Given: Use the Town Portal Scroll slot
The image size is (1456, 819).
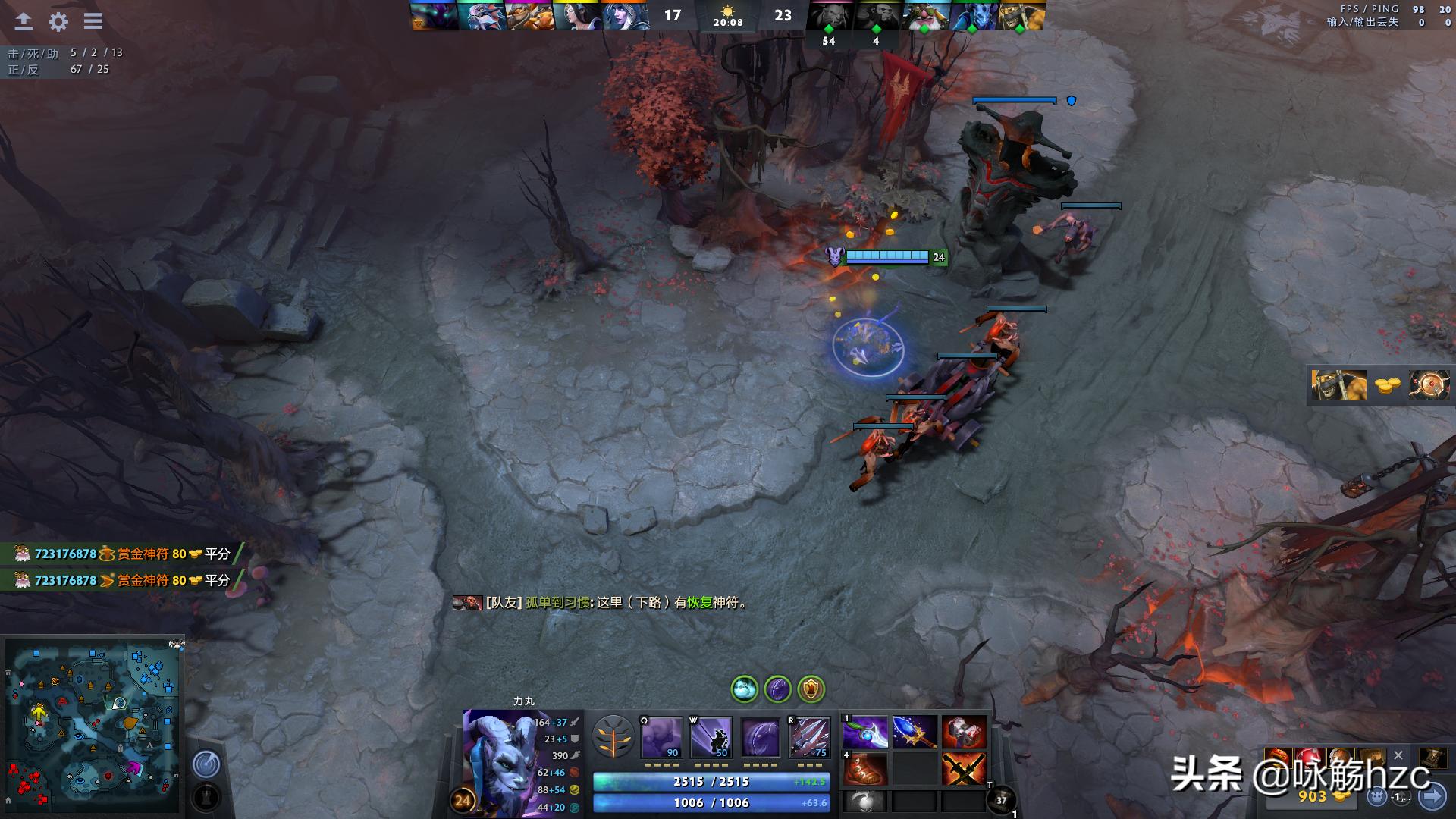Looking at the screenshot, I should coord(1001,799).
